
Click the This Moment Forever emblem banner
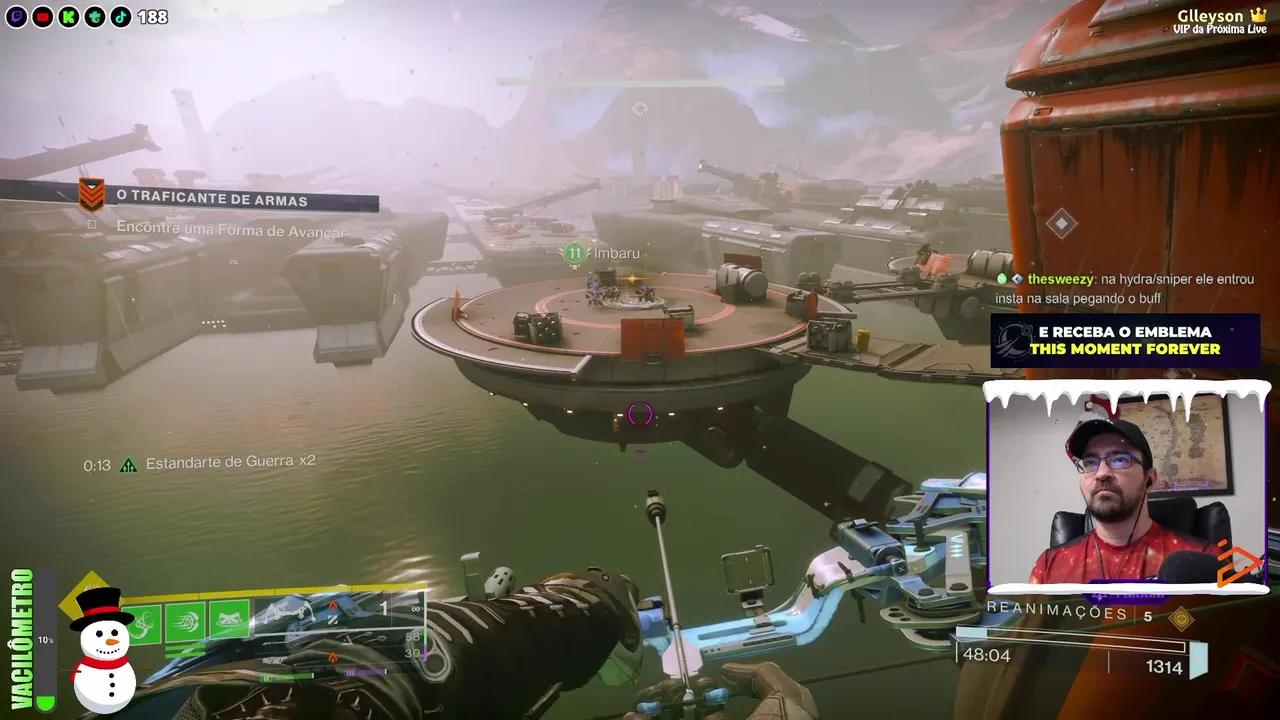point(1124,341)
